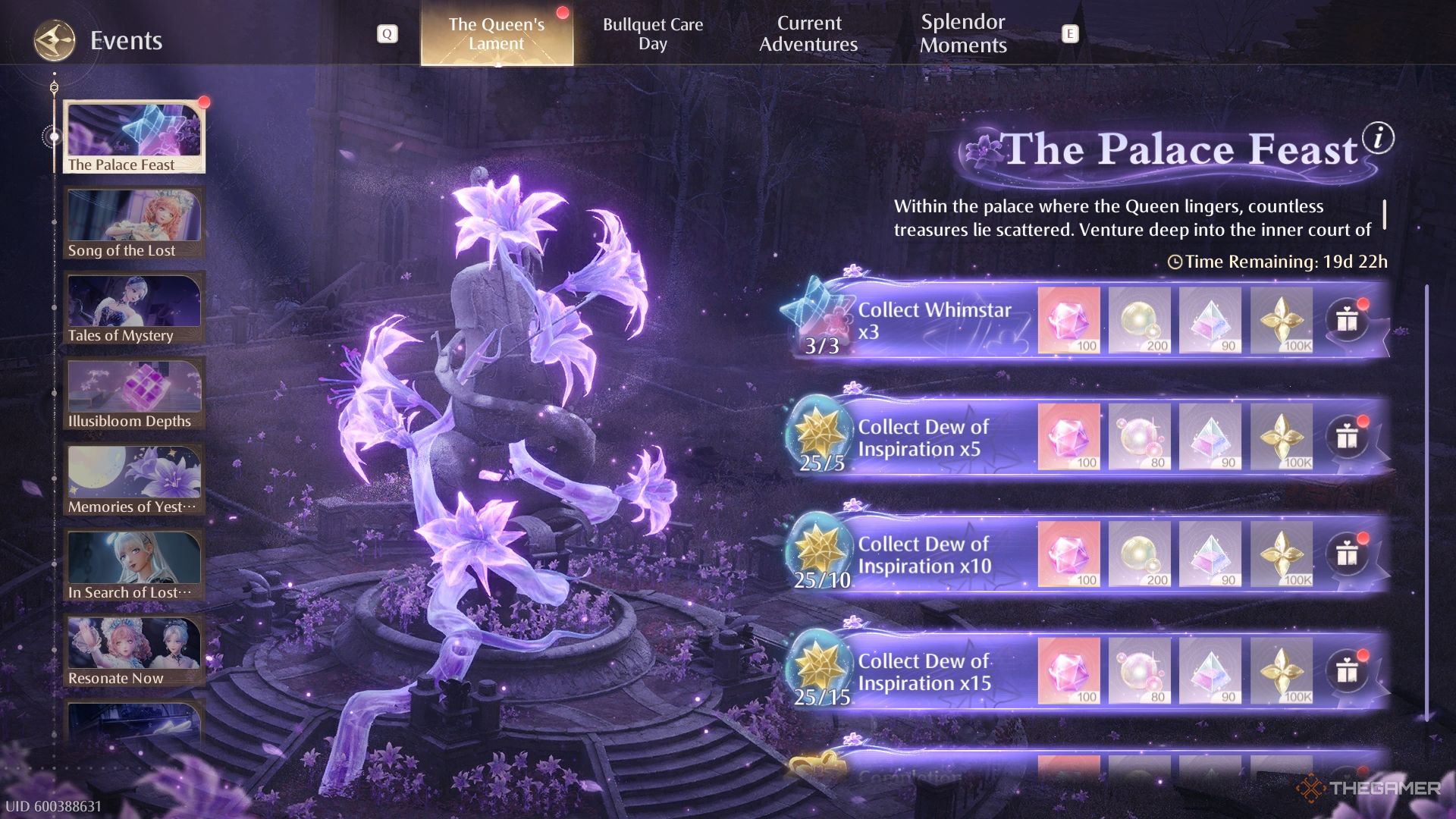Claim the Dew of Inspiration x10 gift
The width and height of the screenshot is (1456, 819).
(1347, 554)
